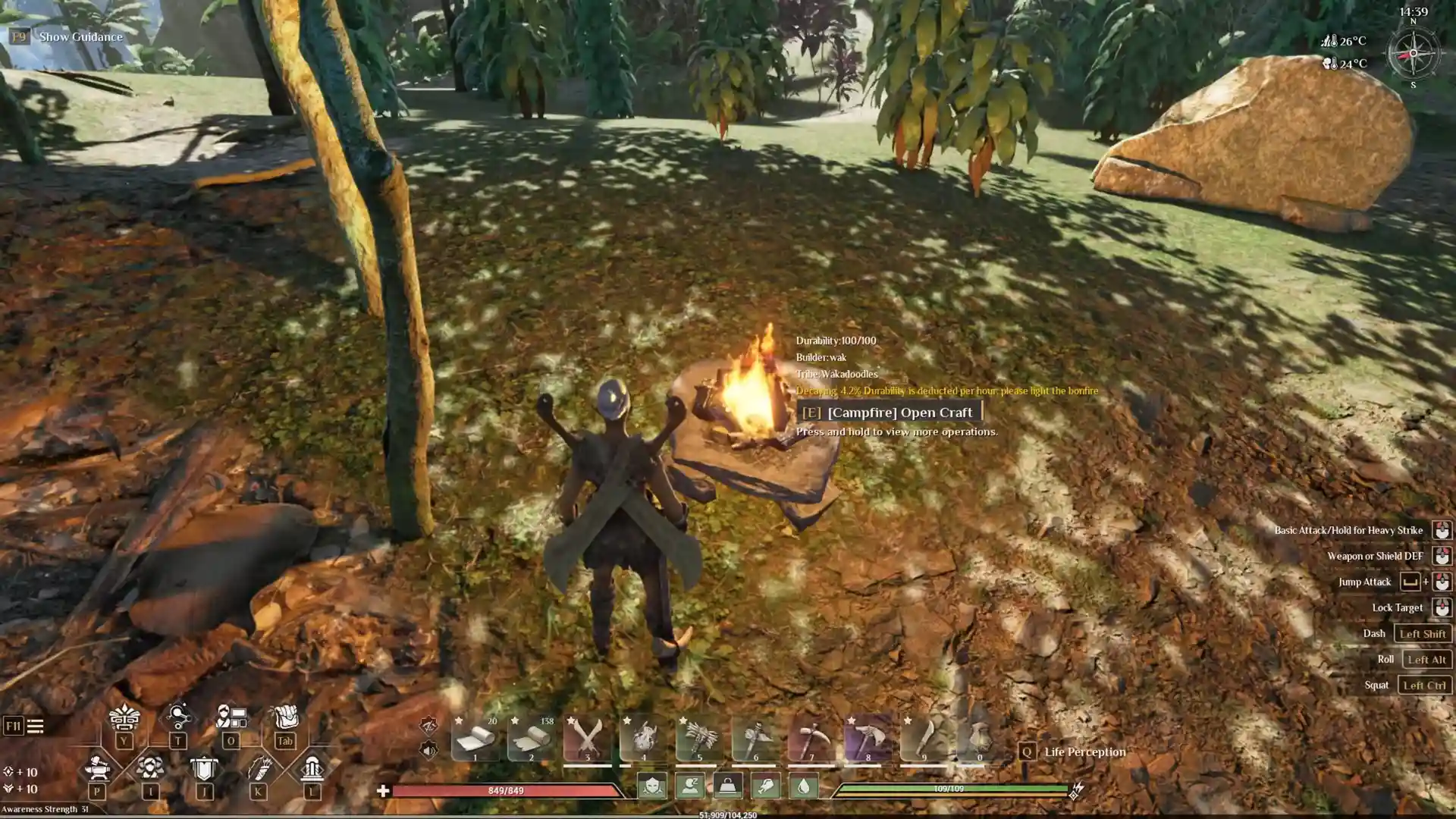1456x819 pixels.
Task: Open the shield banner icon
Action: tap(203, 768)
